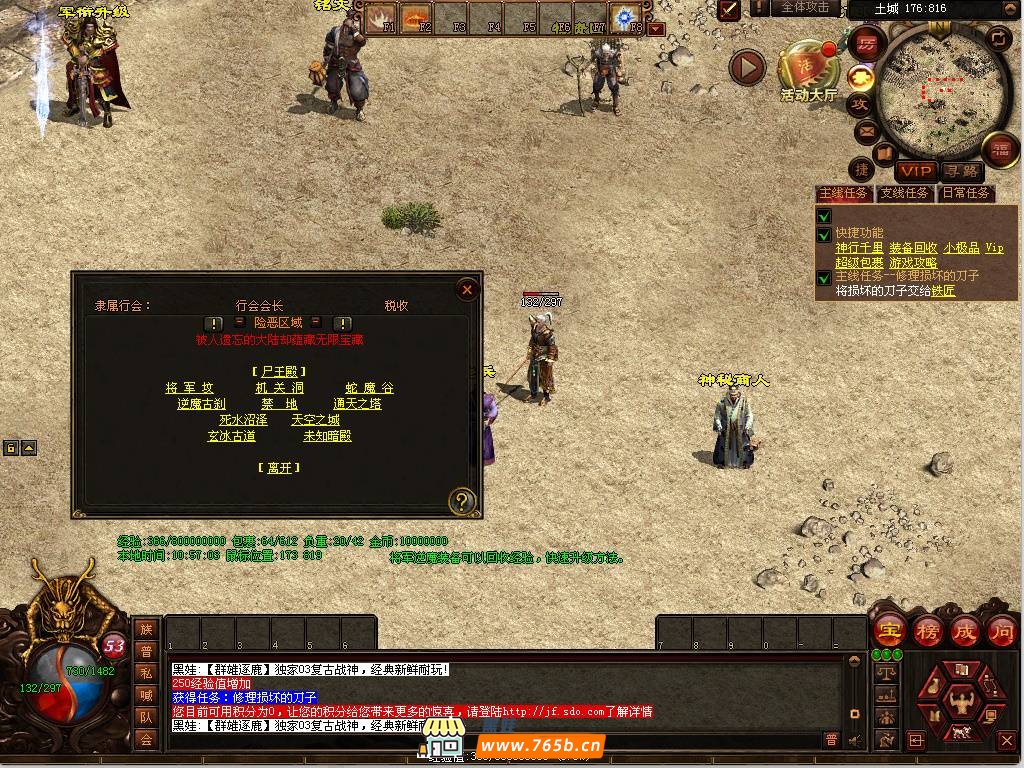This screenshot has height=768, width=1024.
Task: Open the 宝 treasure shop button
Action: [887, 631]
